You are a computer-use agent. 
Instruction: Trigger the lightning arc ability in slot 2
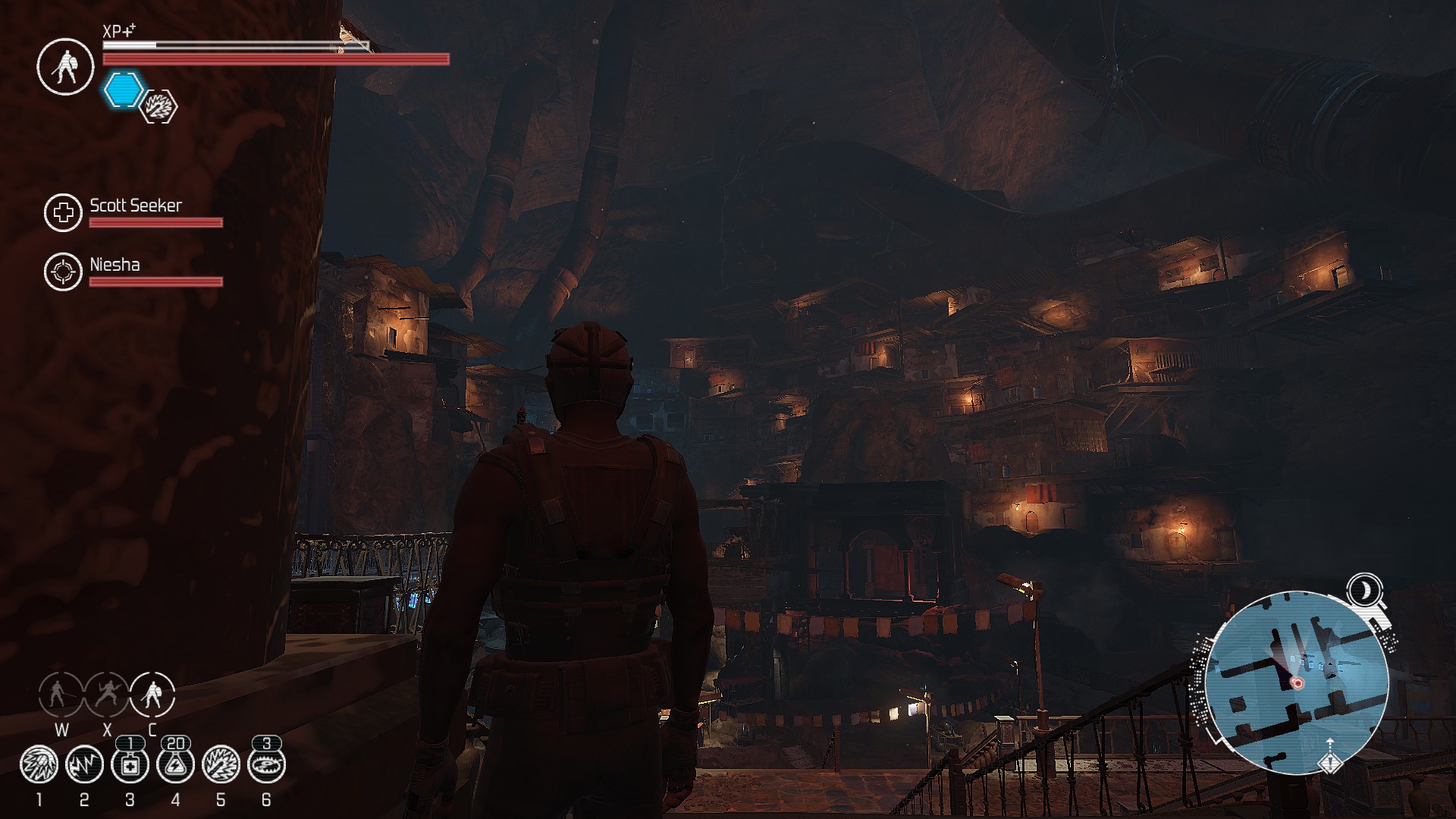pos(84,765)
